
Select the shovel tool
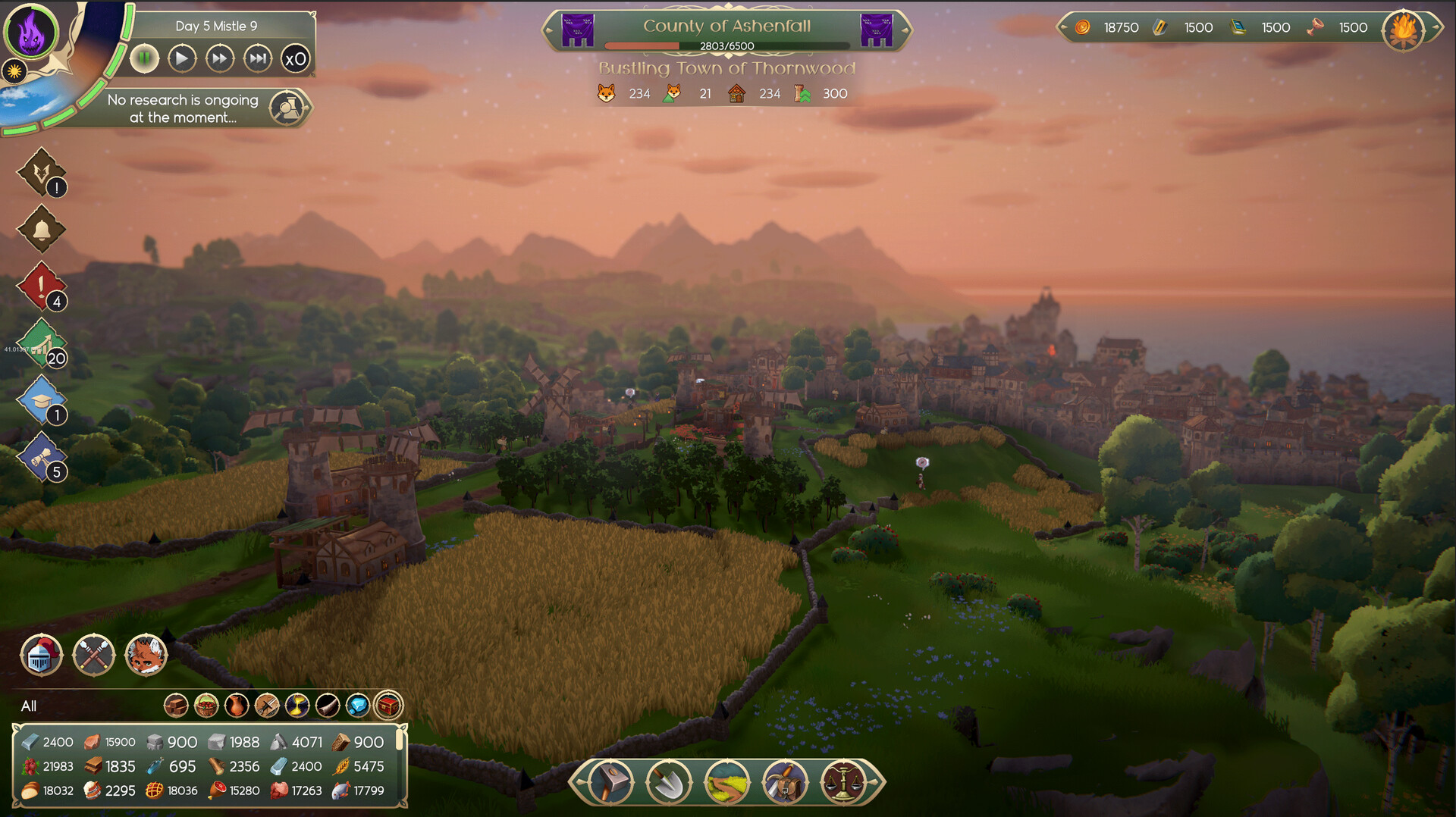coord(669,781)
